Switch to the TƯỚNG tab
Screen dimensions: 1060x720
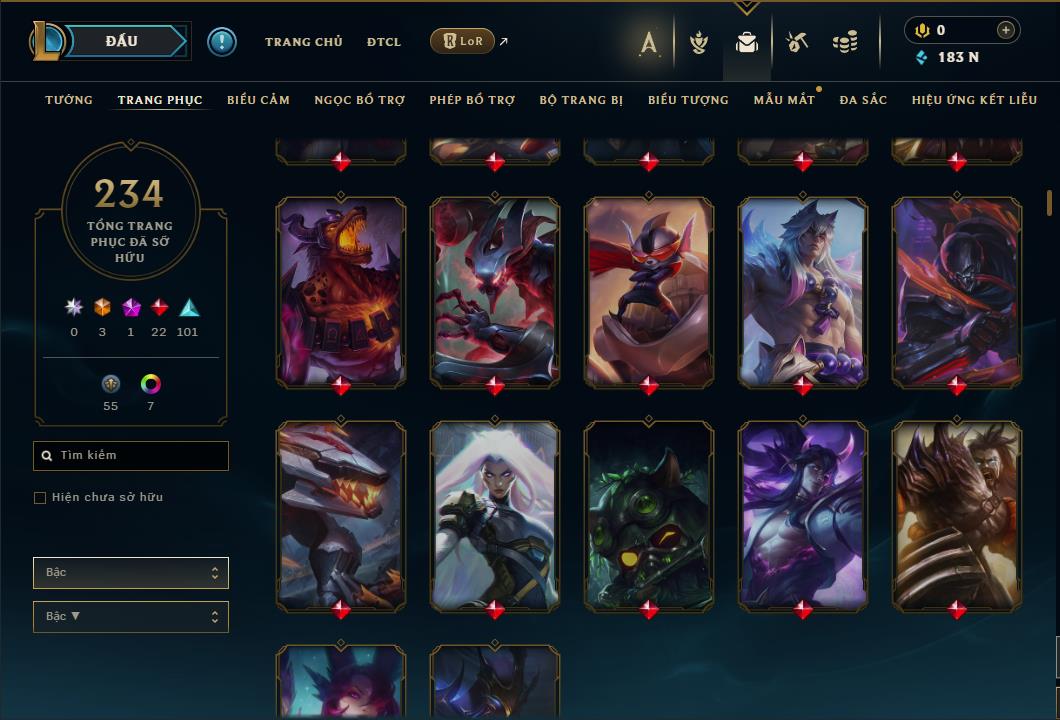coord(69,100)
